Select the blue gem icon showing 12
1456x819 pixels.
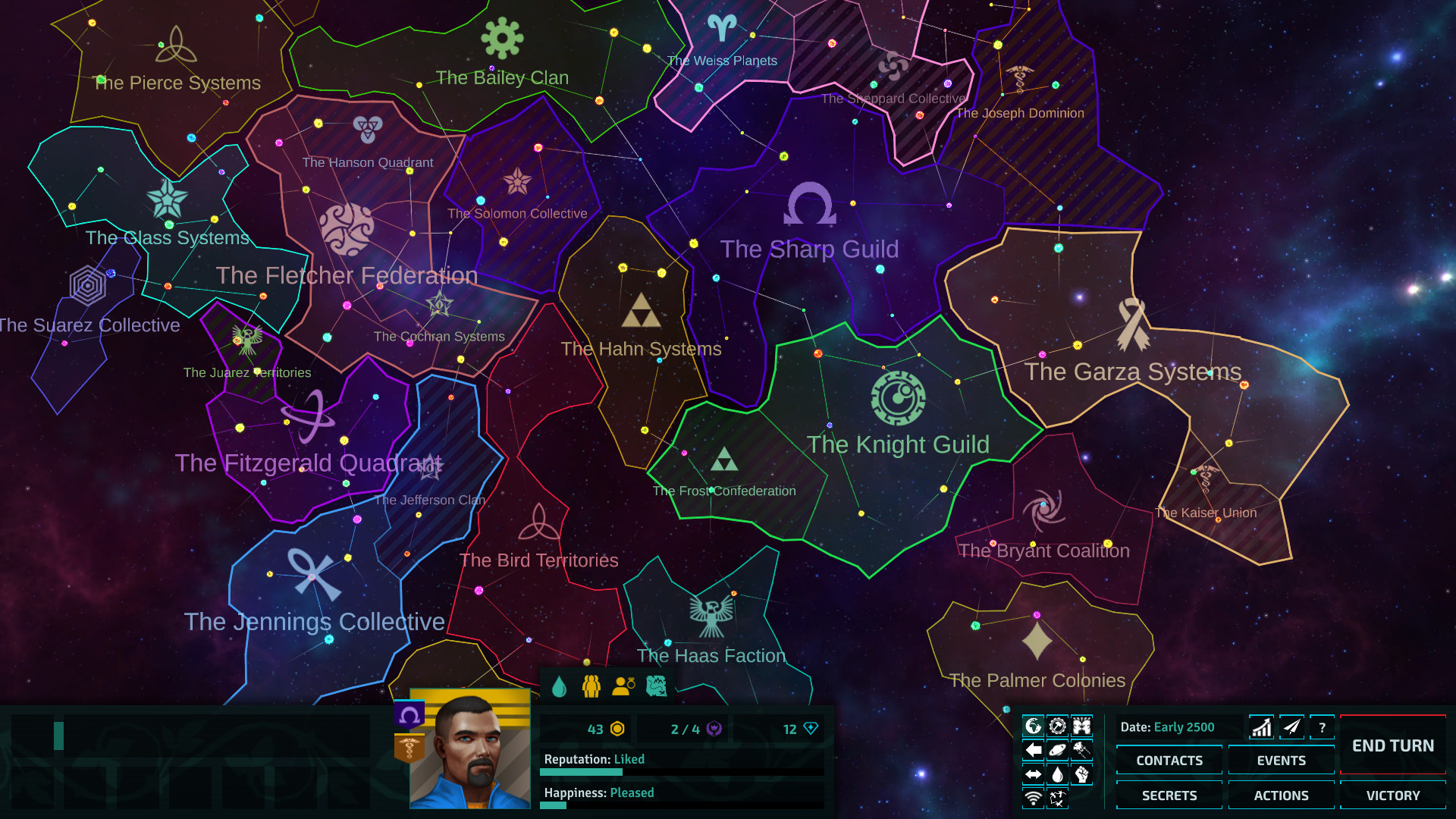810,730
